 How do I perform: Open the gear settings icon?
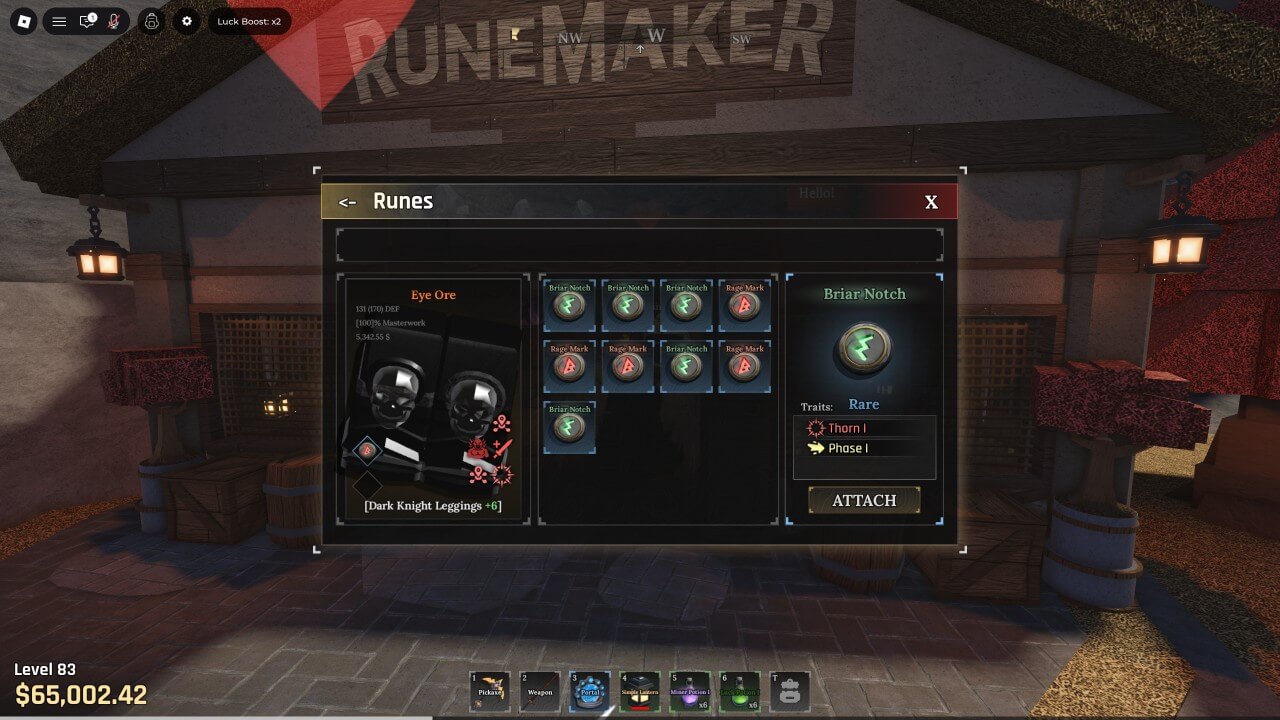click(186, 21)
